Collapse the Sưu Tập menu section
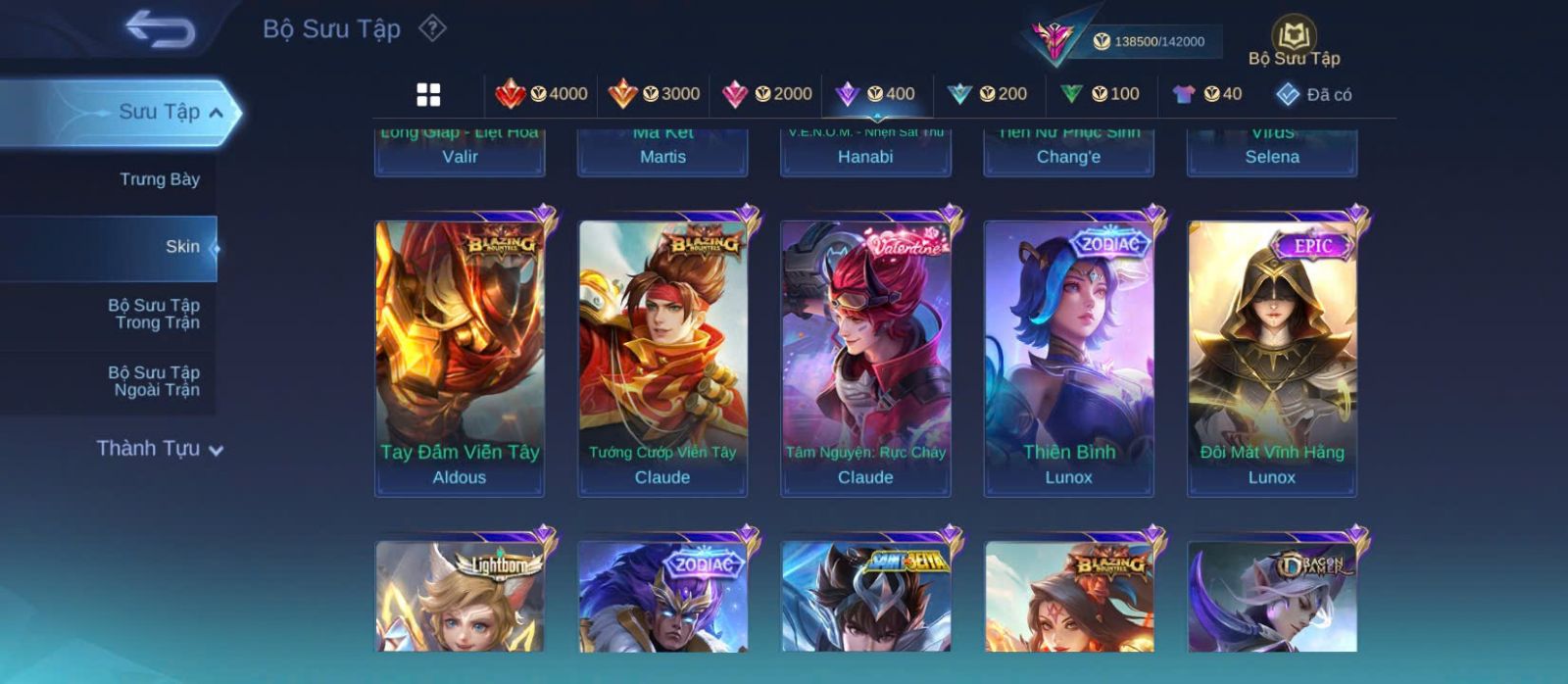The width and height of the screenshot is (1568, 684). pyautogui.click(x=217, y=113)
